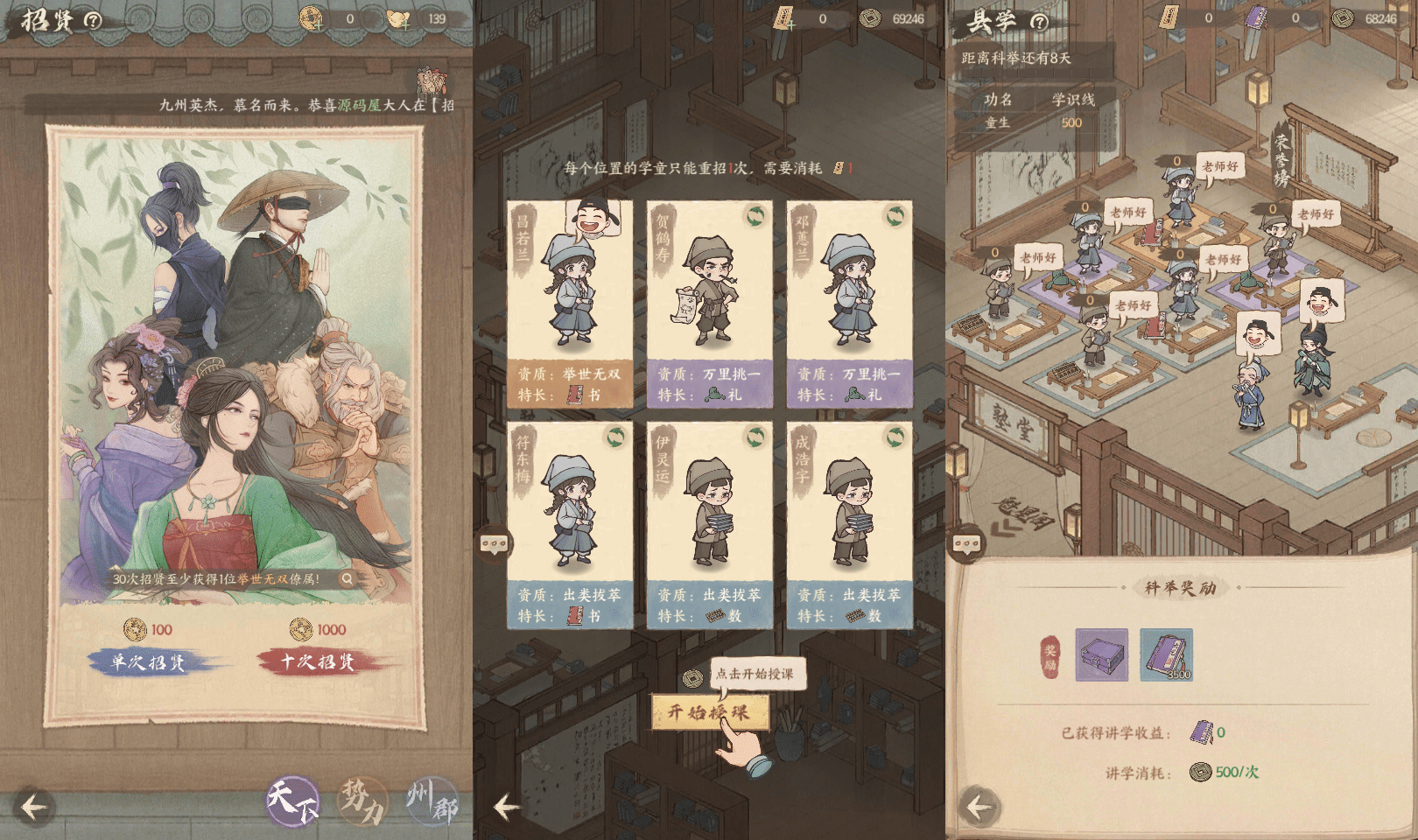Open the magnifier on the recruit banner
Image resolution: width=1418 pixels, height=840 pixels.
tap(347, 578)
